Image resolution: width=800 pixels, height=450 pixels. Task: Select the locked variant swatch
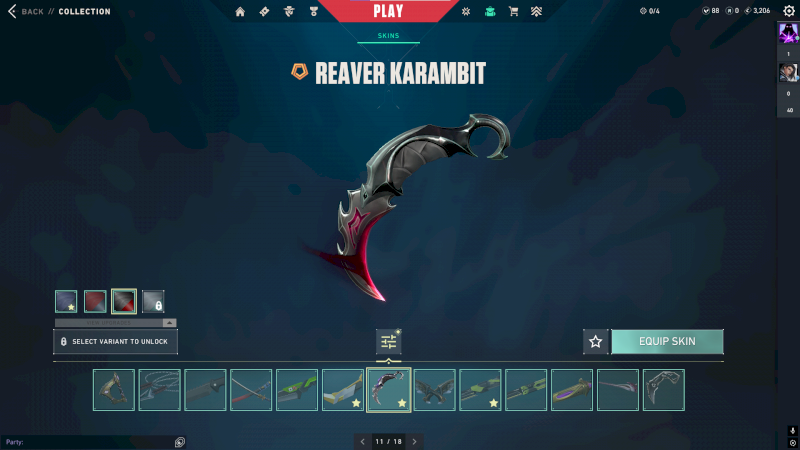[153, 300]
